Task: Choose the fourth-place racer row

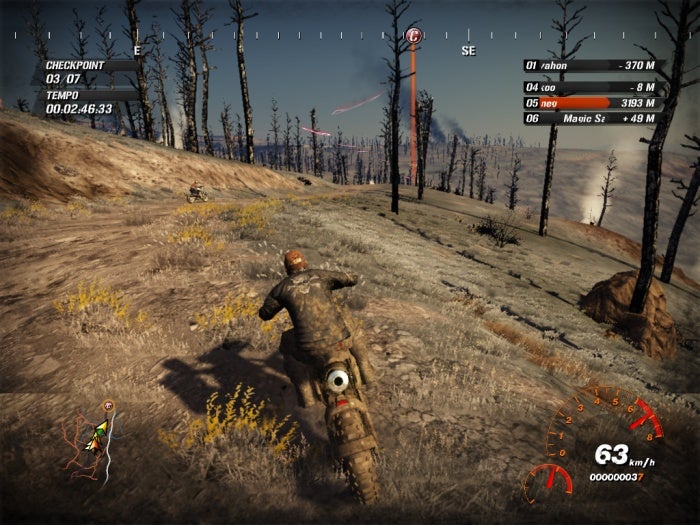Action: coord(591,87)
